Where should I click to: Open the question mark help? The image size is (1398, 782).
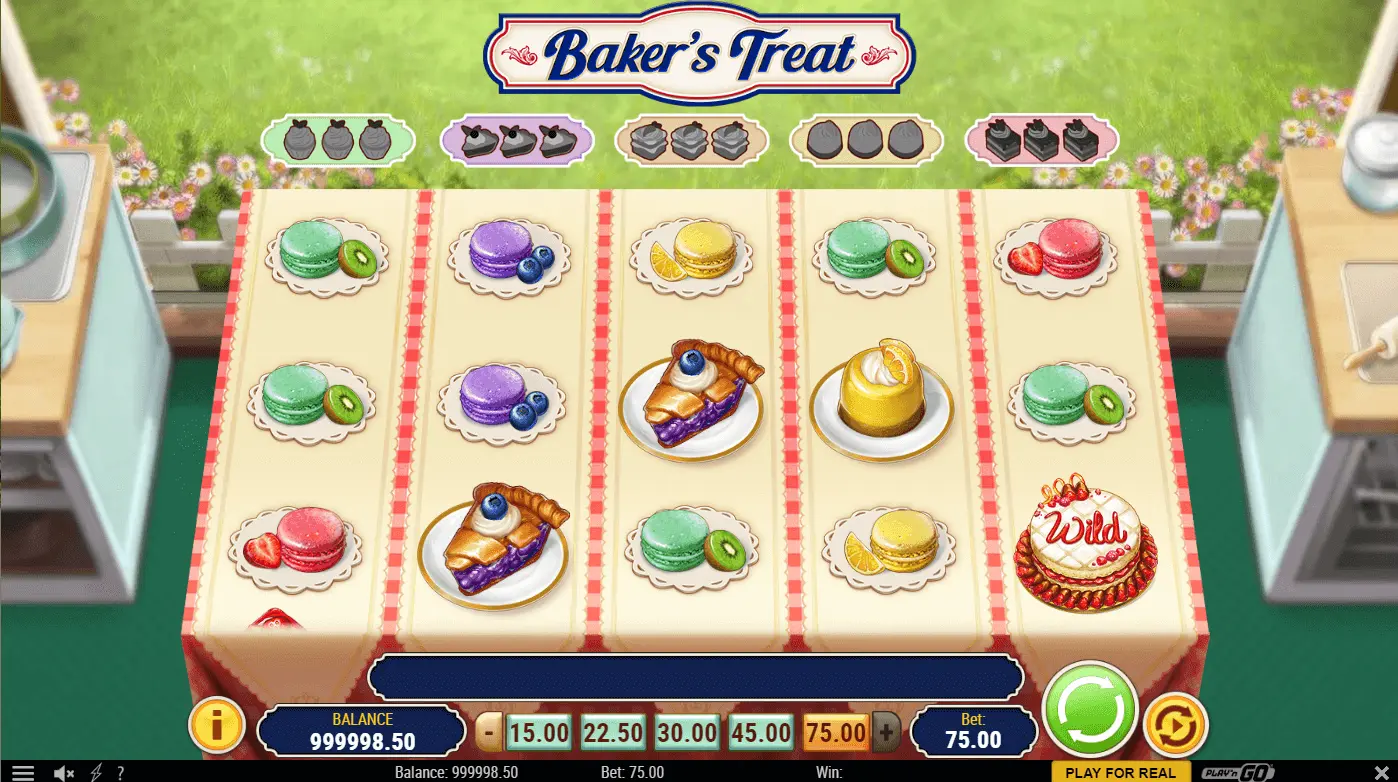[121, 773]
